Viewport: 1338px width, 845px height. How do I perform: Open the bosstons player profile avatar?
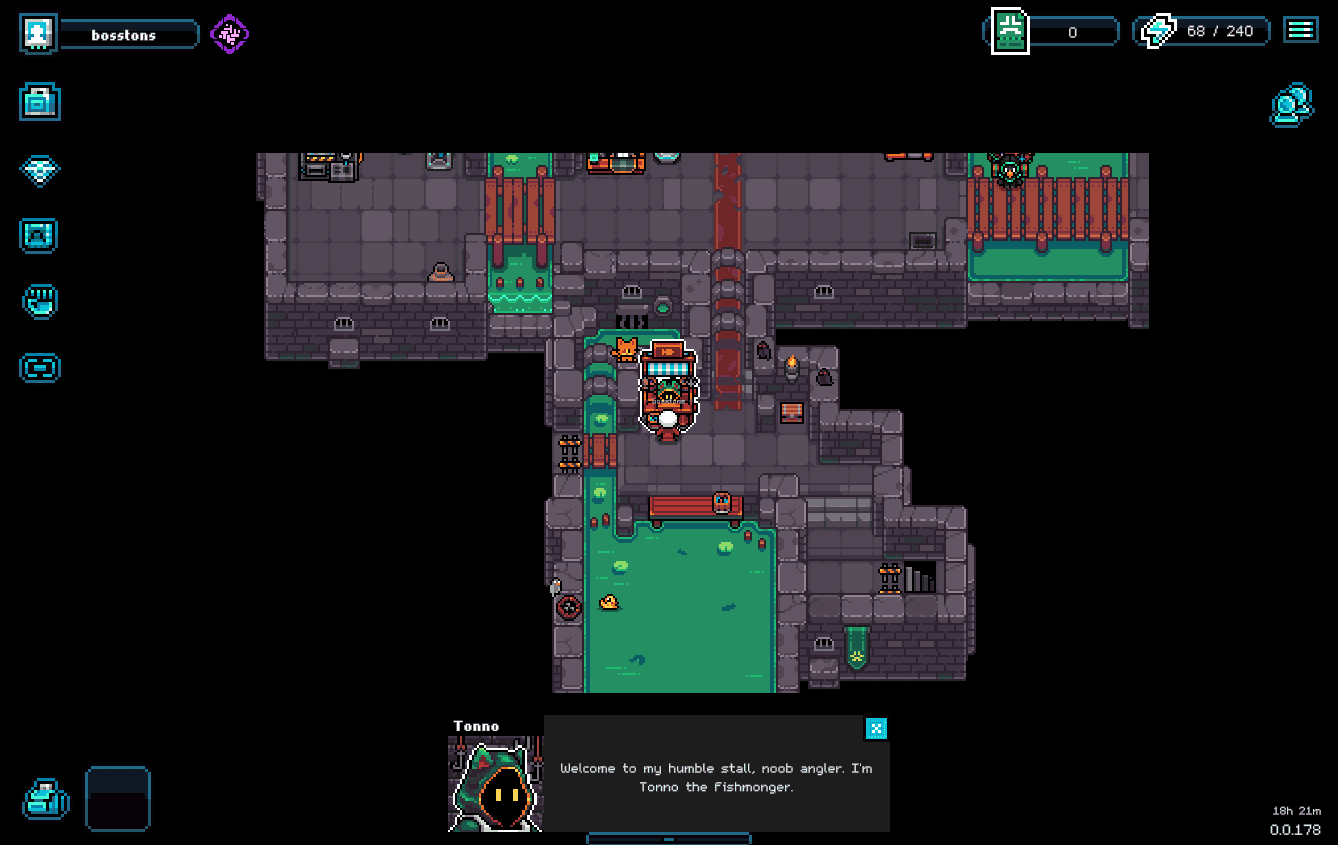(38, 34)
